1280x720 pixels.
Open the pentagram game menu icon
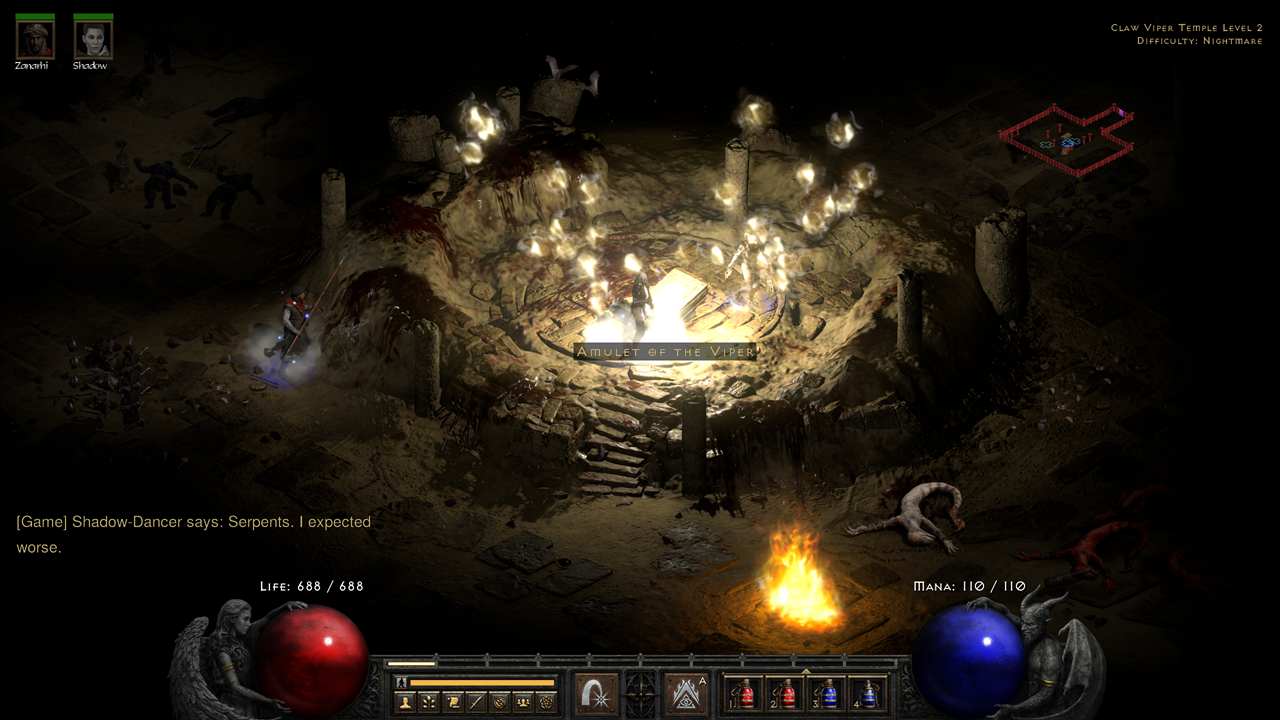pos(545,702)
